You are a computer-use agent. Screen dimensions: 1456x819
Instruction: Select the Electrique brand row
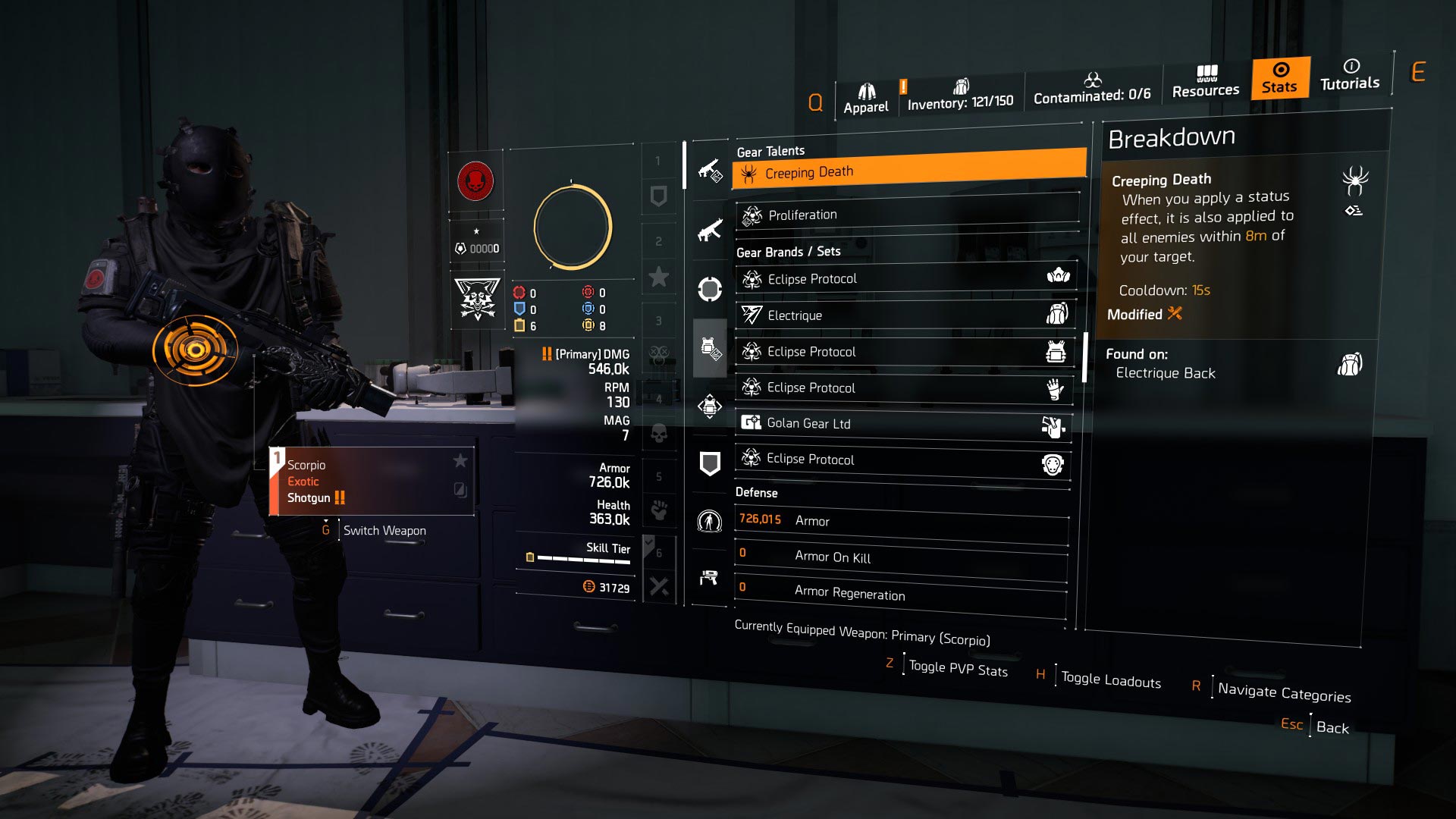point(905,315)
